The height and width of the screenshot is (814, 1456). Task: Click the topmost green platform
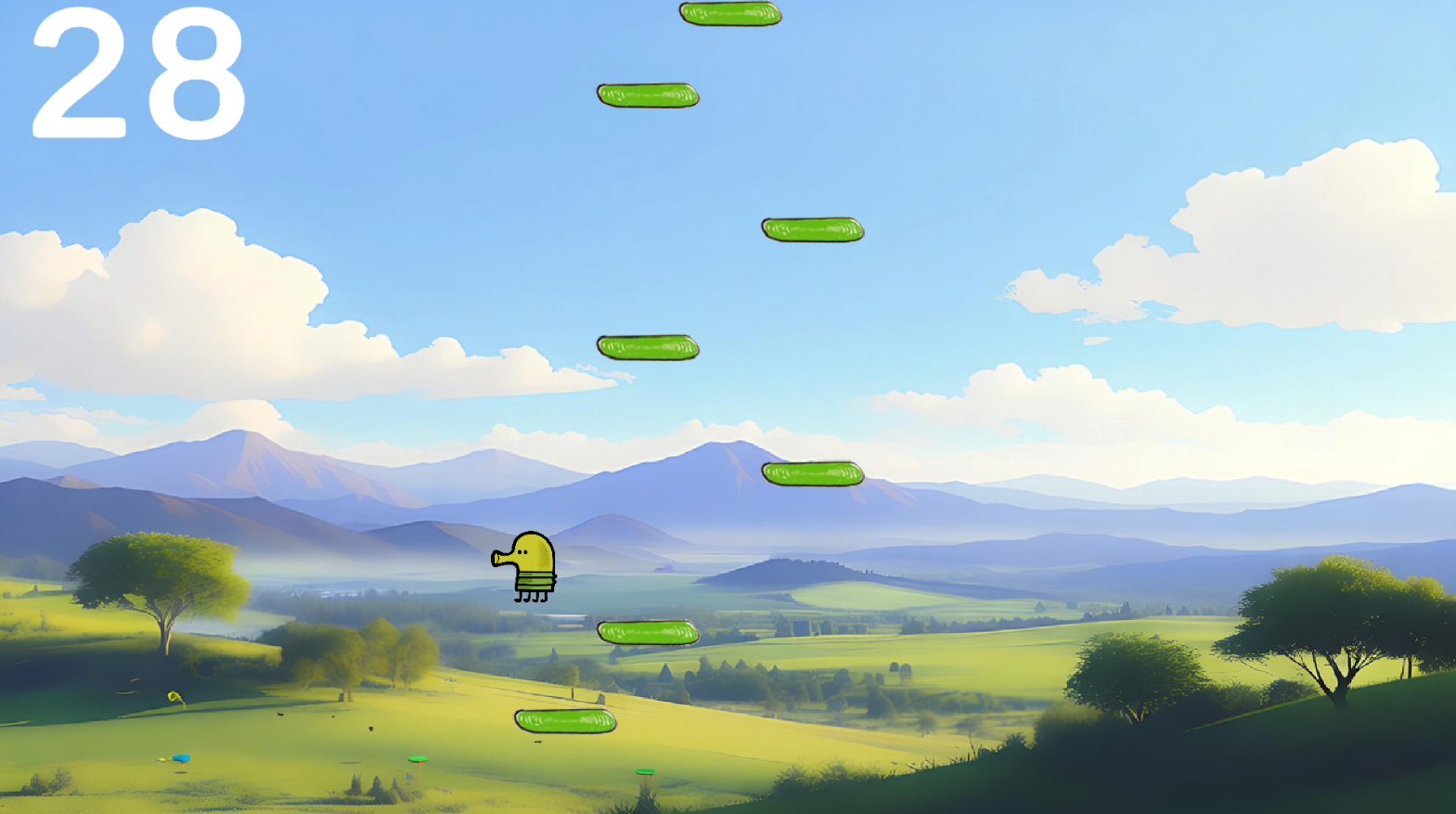[730, 13]
